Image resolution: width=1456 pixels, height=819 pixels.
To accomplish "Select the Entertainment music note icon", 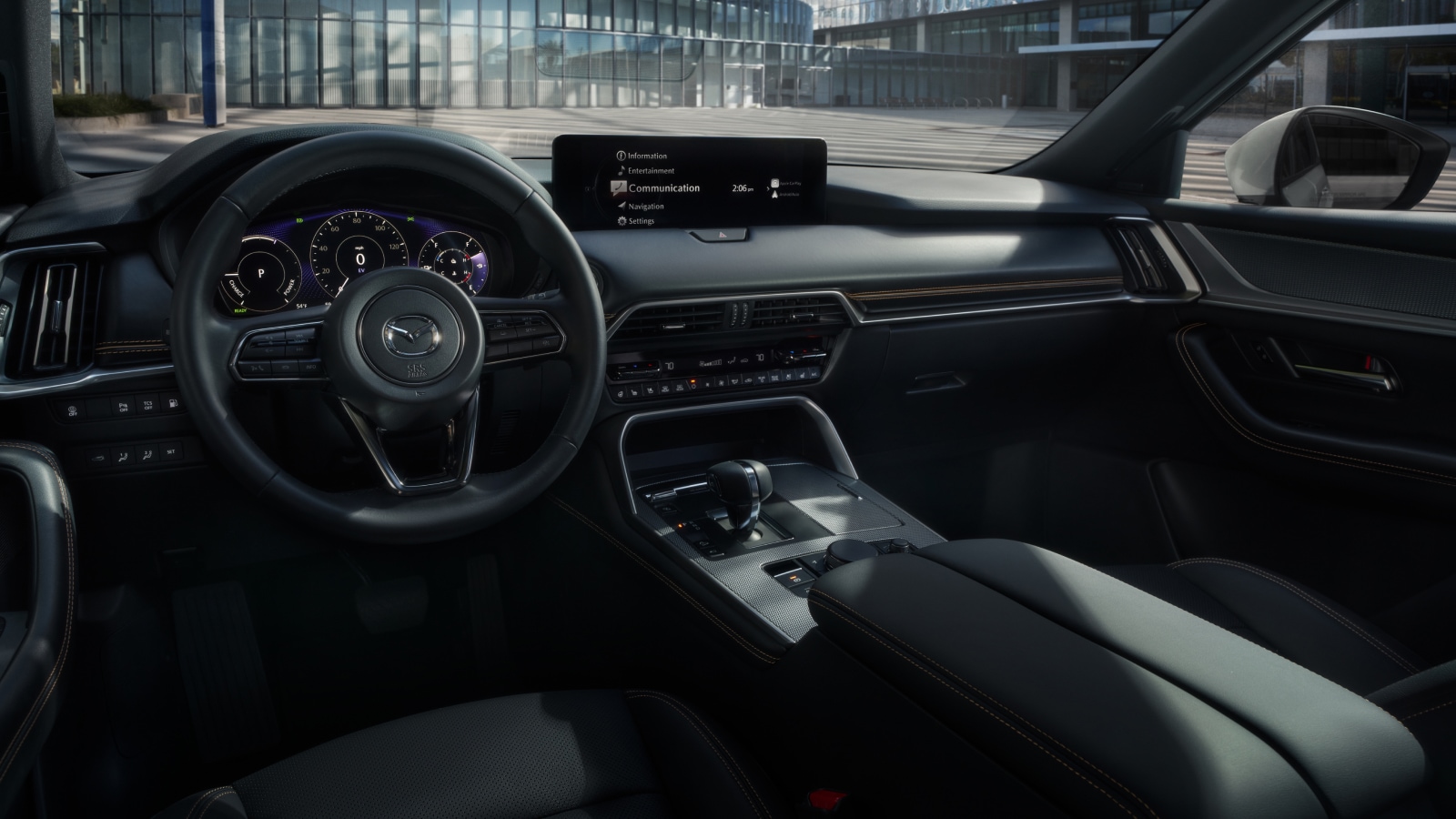I will click(x=622, y=170).
